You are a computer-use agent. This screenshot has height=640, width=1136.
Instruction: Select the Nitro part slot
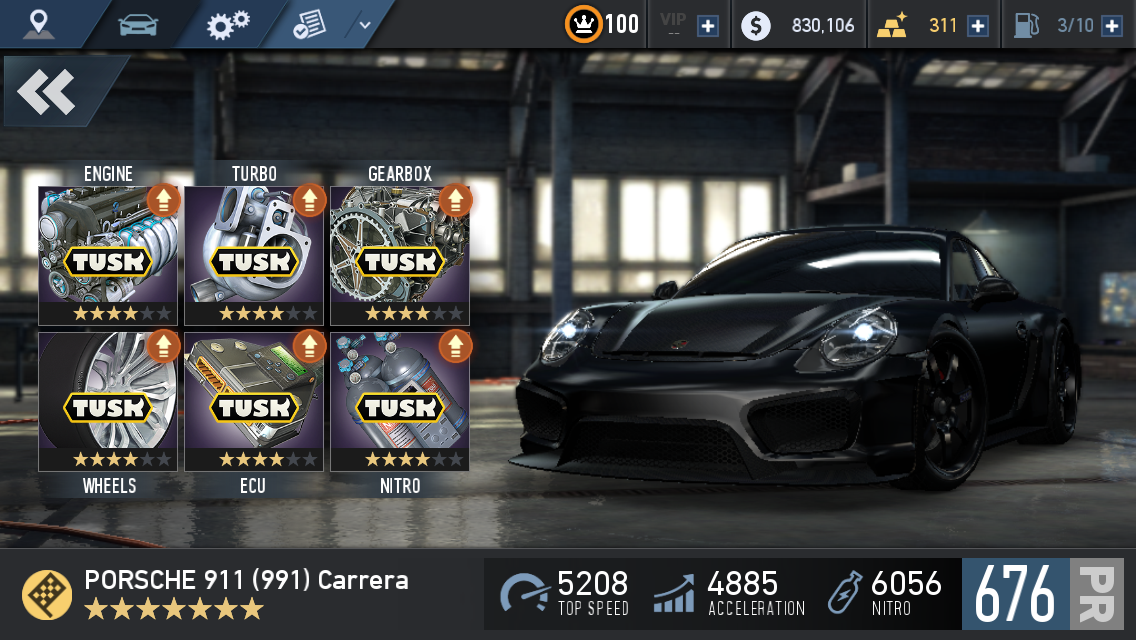(400, 401)
